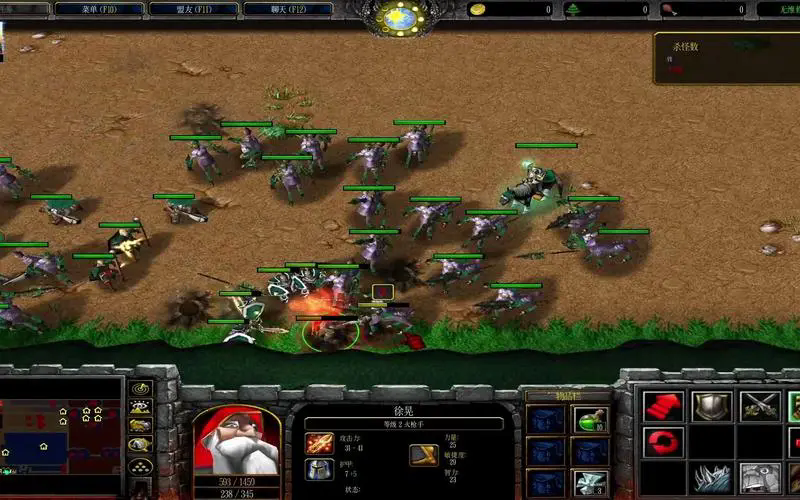Click the flaming sword attack damage icon
This screenshot has width=800, height=500.
click(319, 443)
